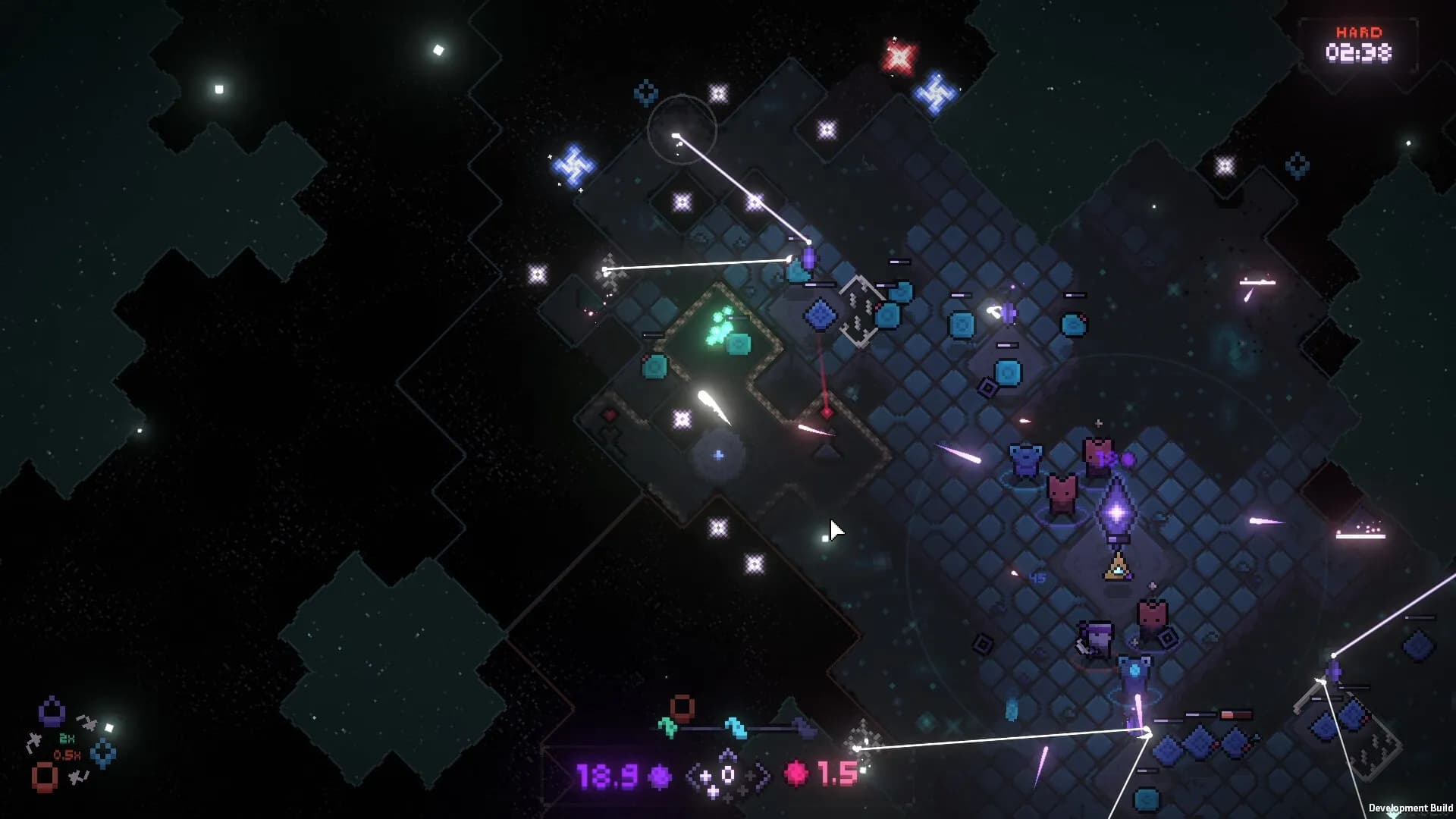
Task: Select the red ring icon above the staff
Action: (x=681, y=707)
